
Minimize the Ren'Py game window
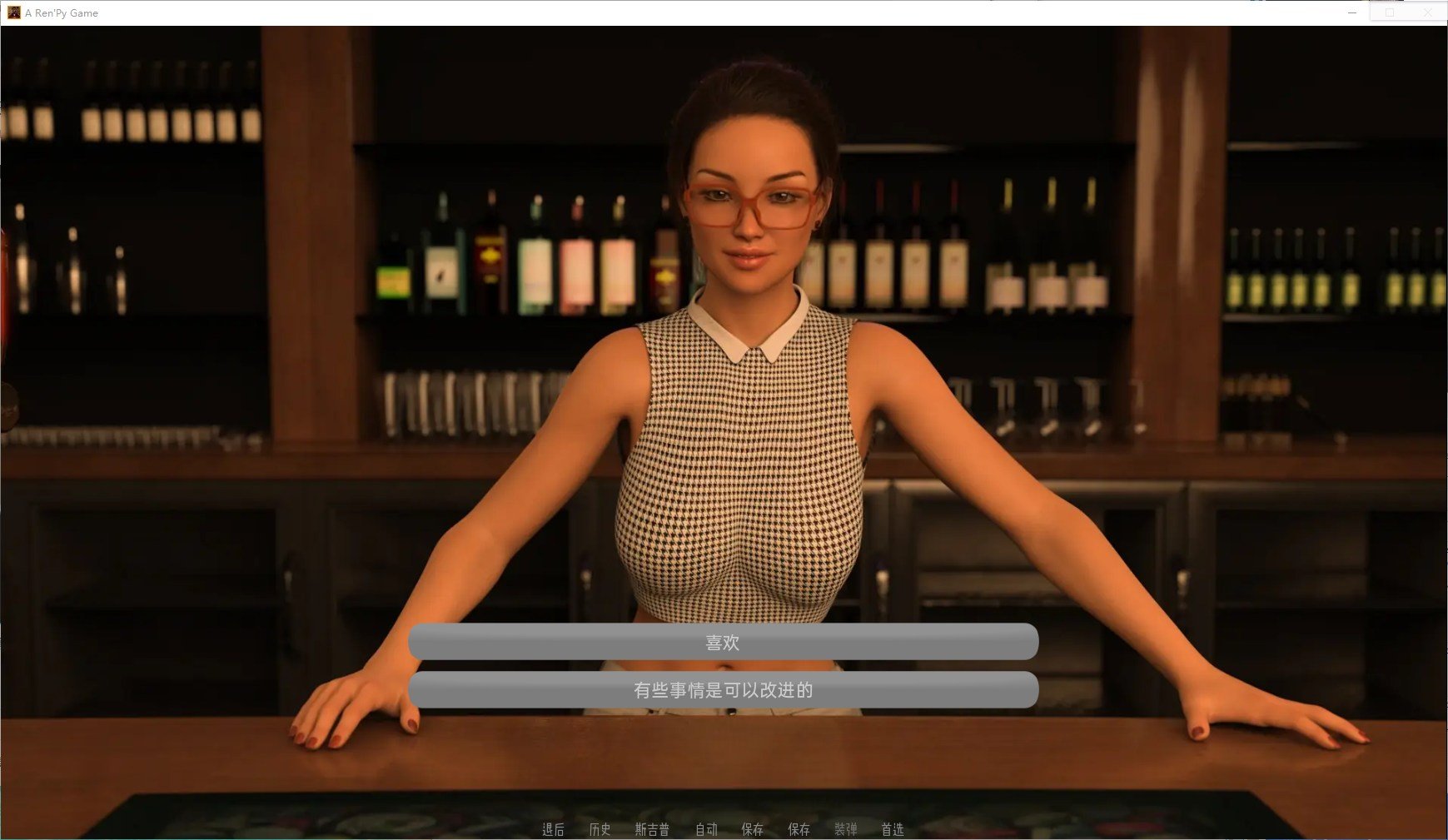coord(1352,12)
